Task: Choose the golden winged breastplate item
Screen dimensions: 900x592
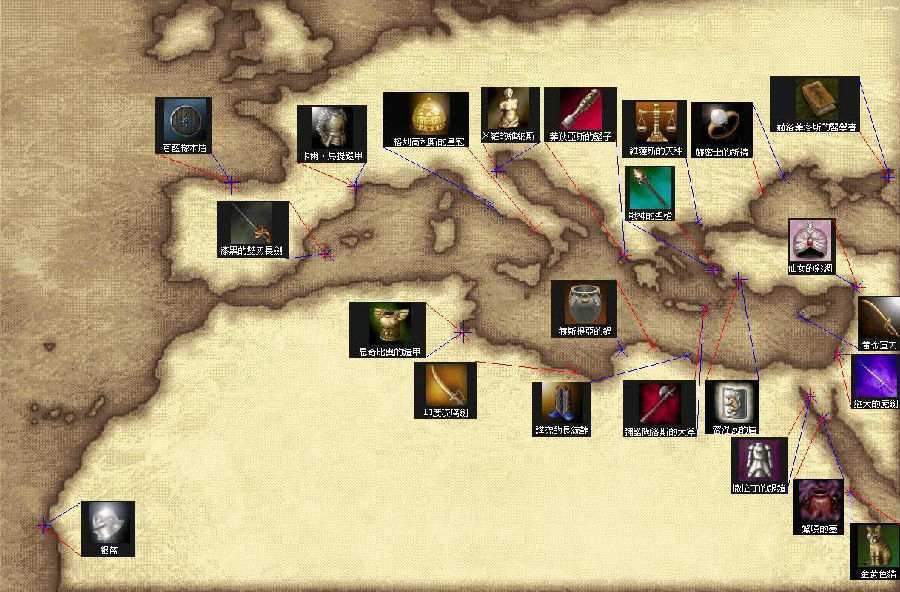Action: pyautogui.click(x=387, y=324)
